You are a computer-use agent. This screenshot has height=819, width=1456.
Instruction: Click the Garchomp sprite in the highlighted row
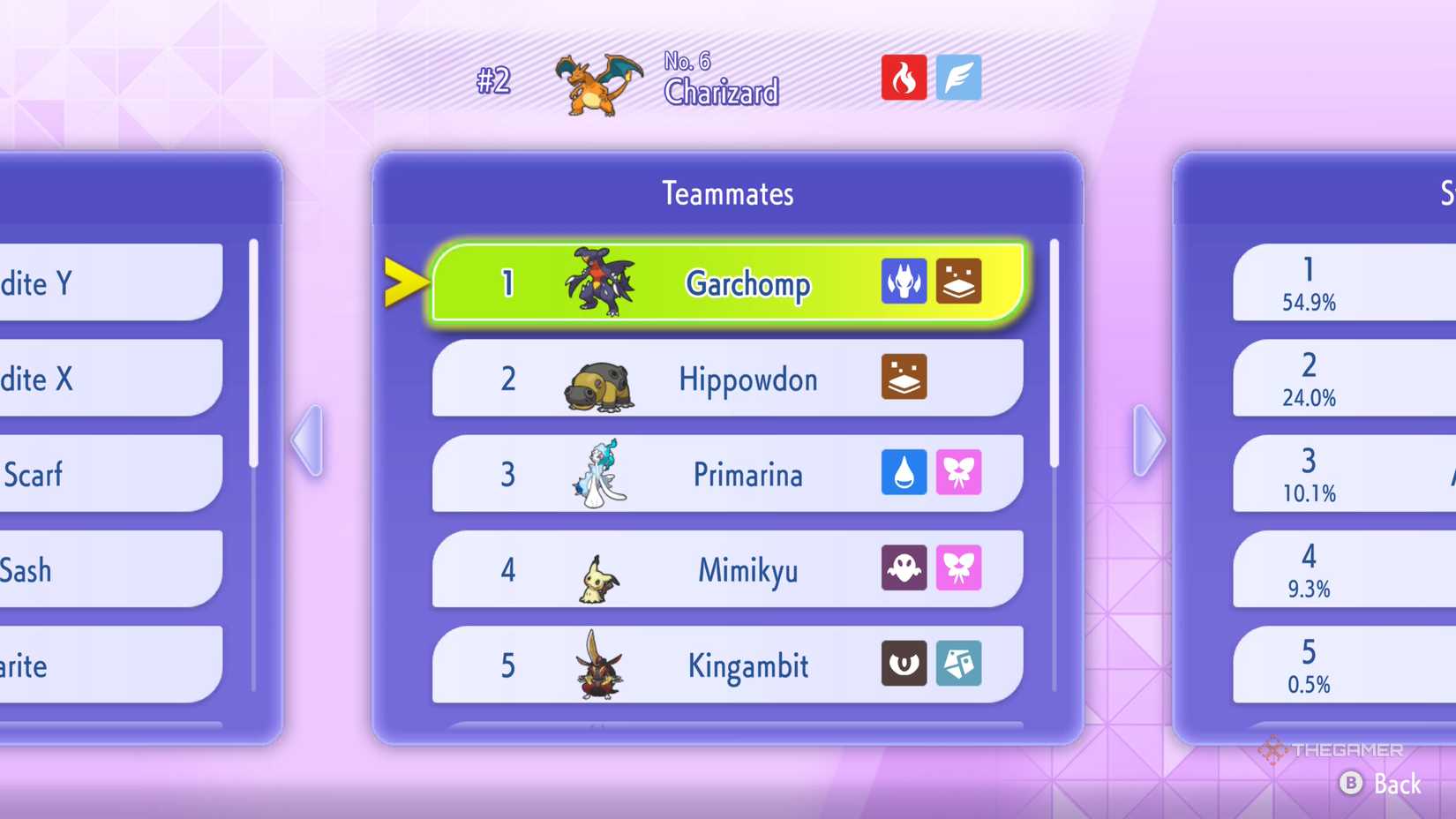598,282
